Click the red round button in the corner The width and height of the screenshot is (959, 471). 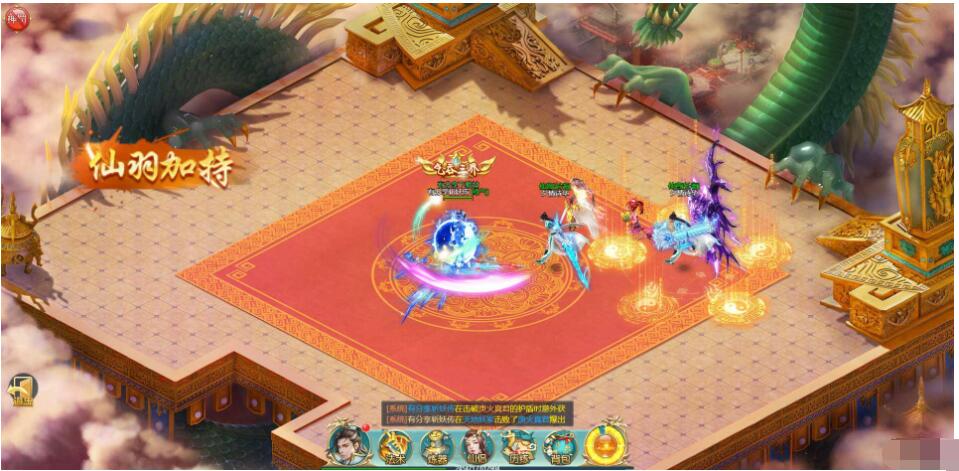point(17,19)
